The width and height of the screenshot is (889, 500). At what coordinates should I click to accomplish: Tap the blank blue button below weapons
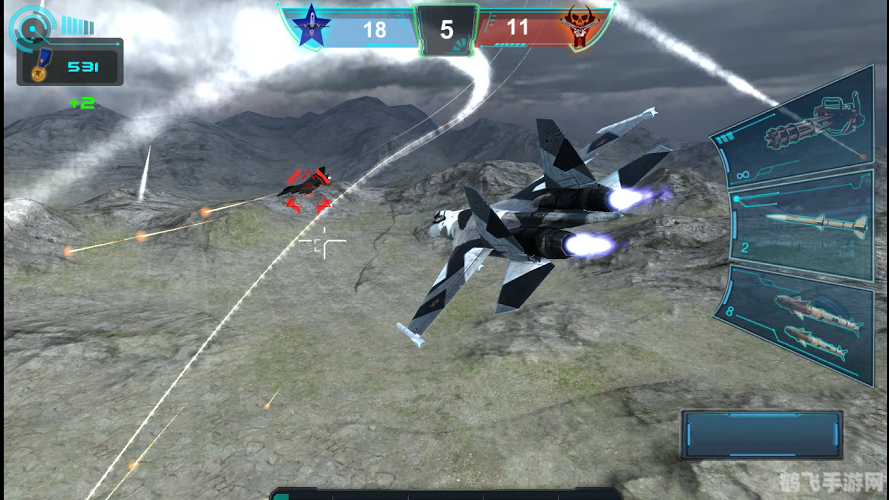[762, 434]
